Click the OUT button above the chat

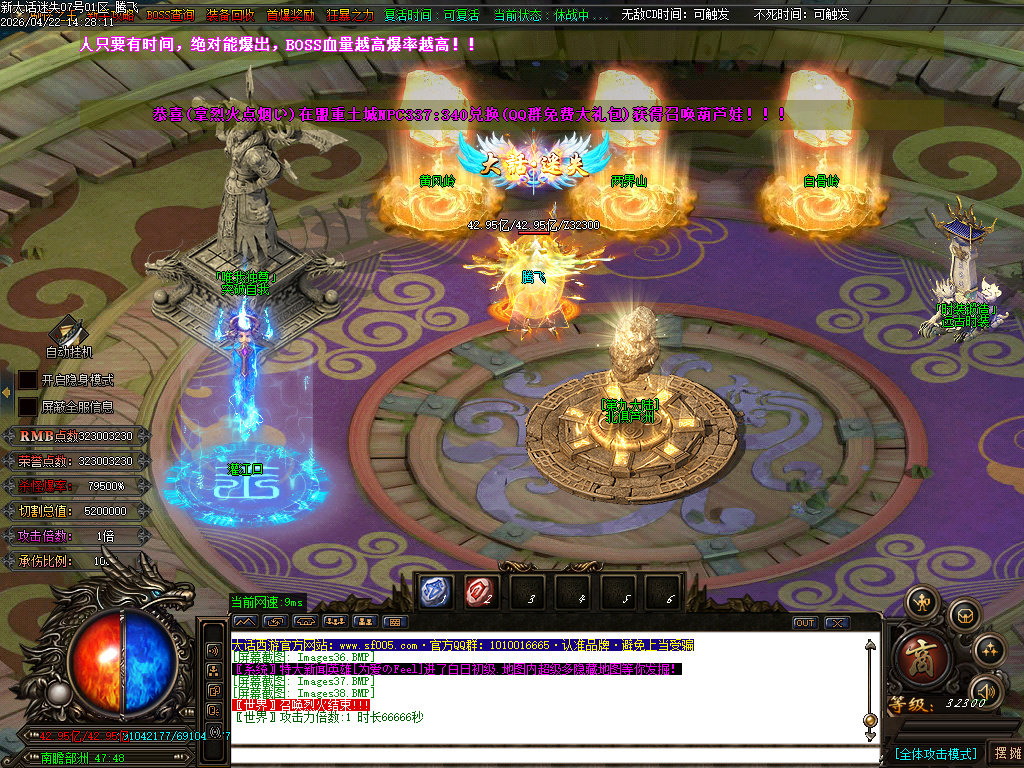tap(805, 623)
